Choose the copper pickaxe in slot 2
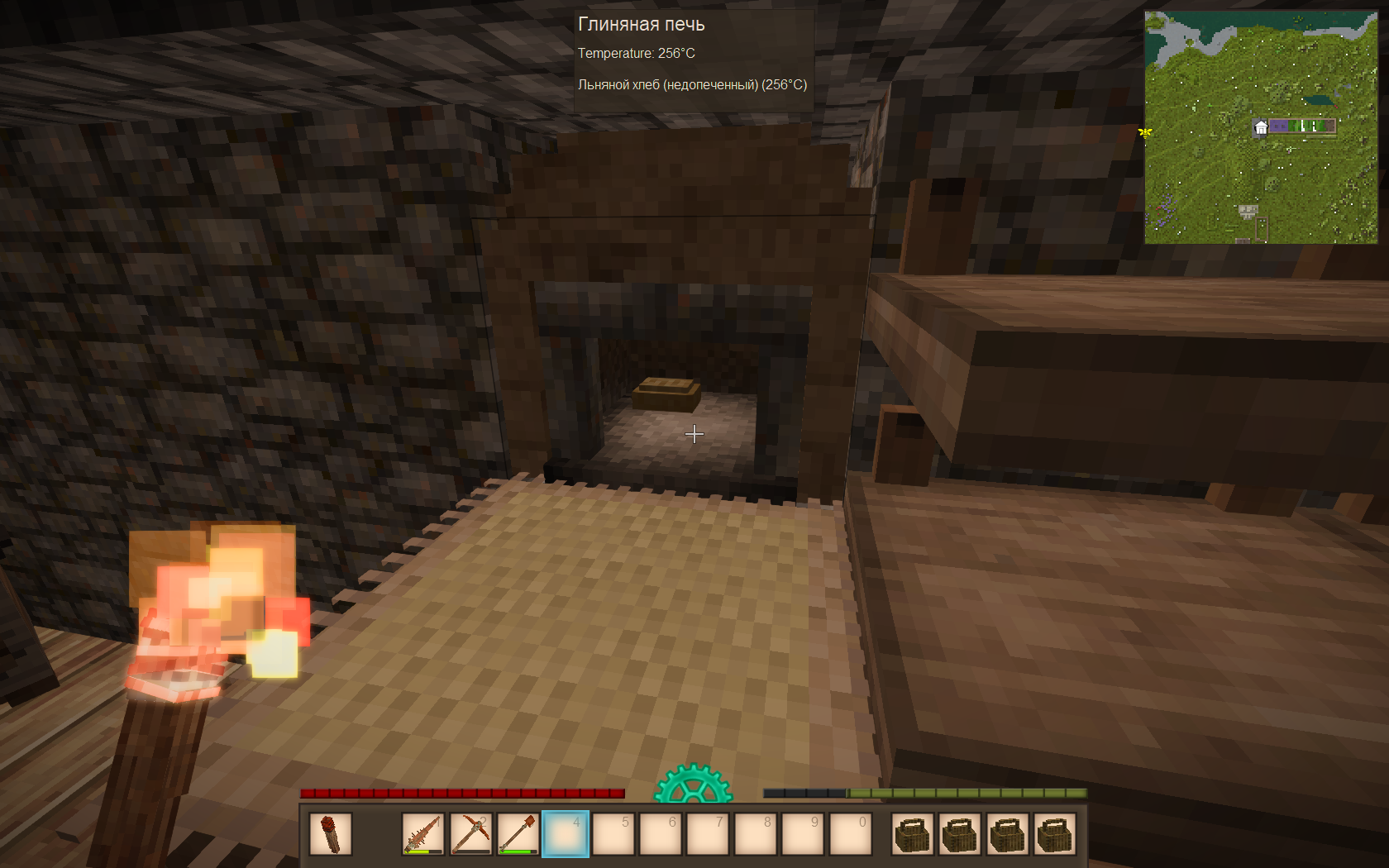Screen dimensions: 1389x868 pos(470,833)
